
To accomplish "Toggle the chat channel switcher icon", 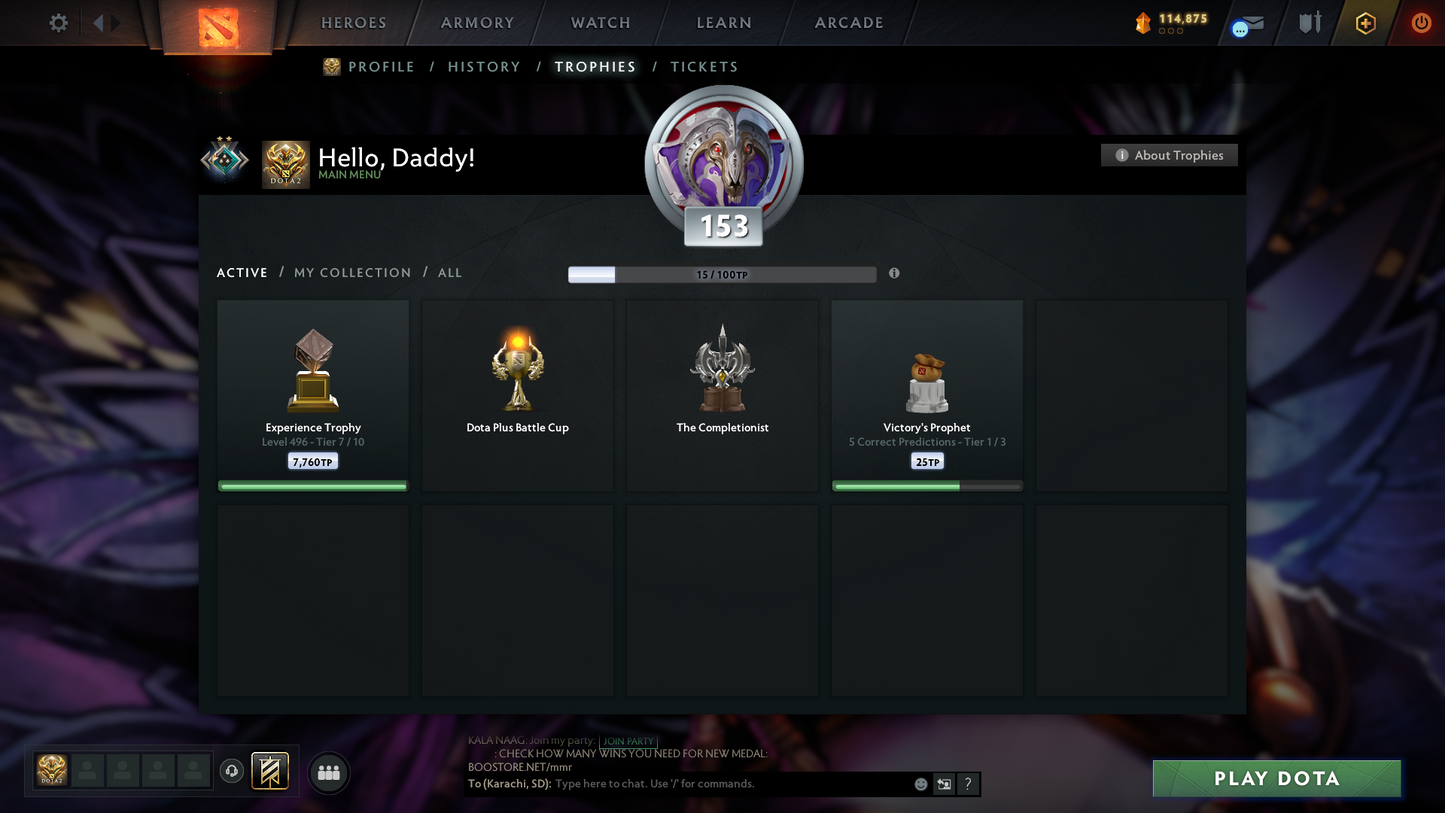I will coord(943,784).
